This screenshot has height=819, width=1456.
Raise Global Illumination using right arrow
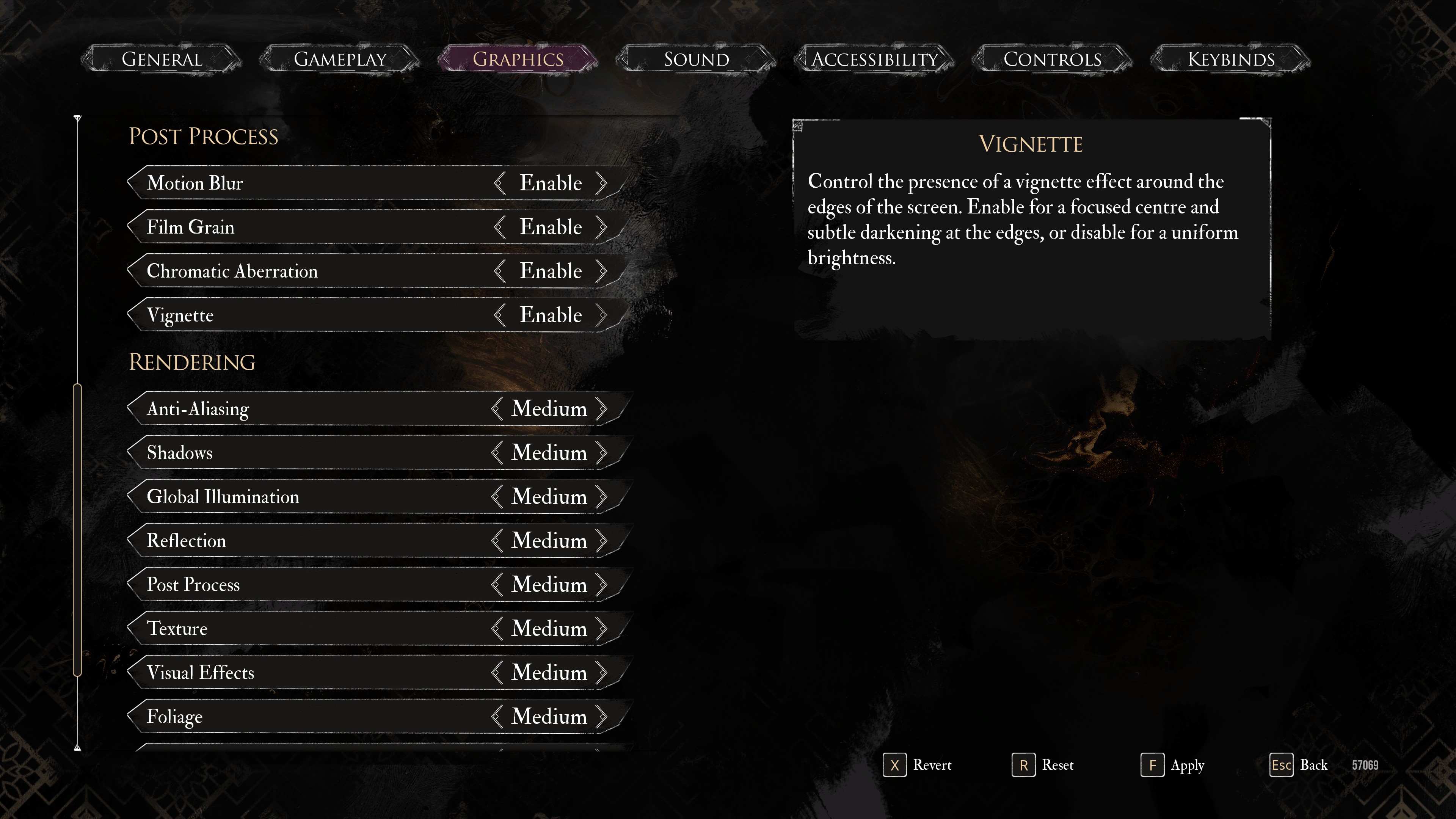(x=602, y=497)
